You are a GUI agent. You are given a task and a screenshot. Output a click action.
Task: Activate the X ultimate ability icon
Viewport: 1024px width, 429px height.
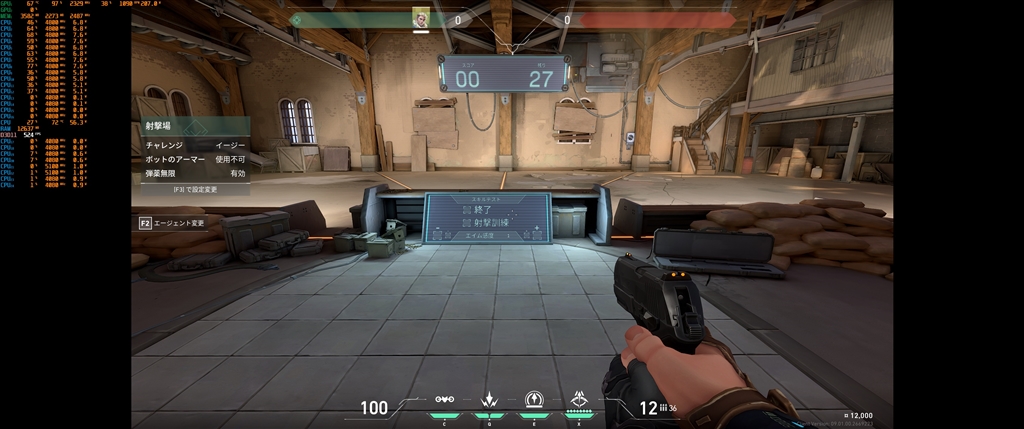(579, 400)
